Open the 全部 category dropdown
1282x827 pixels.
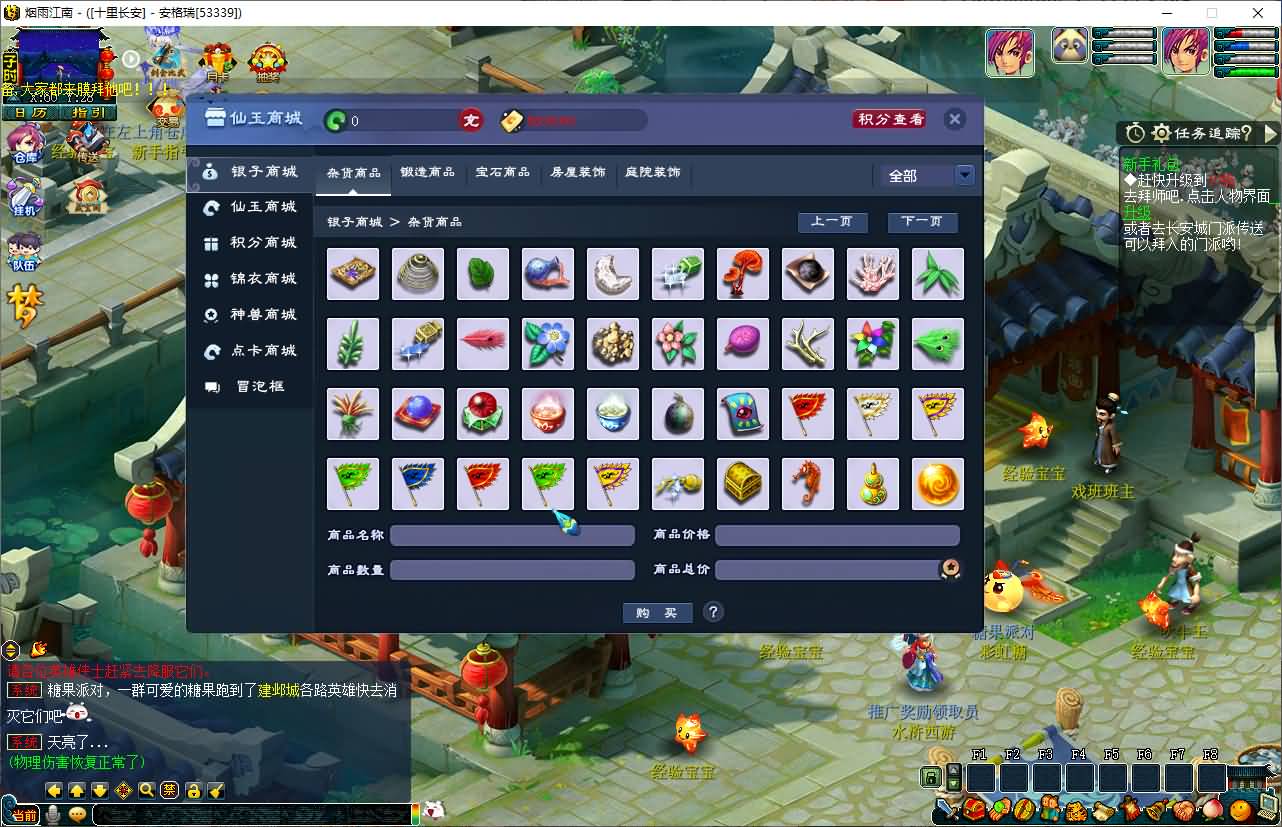pyautogui.click(x=964, y=174)
